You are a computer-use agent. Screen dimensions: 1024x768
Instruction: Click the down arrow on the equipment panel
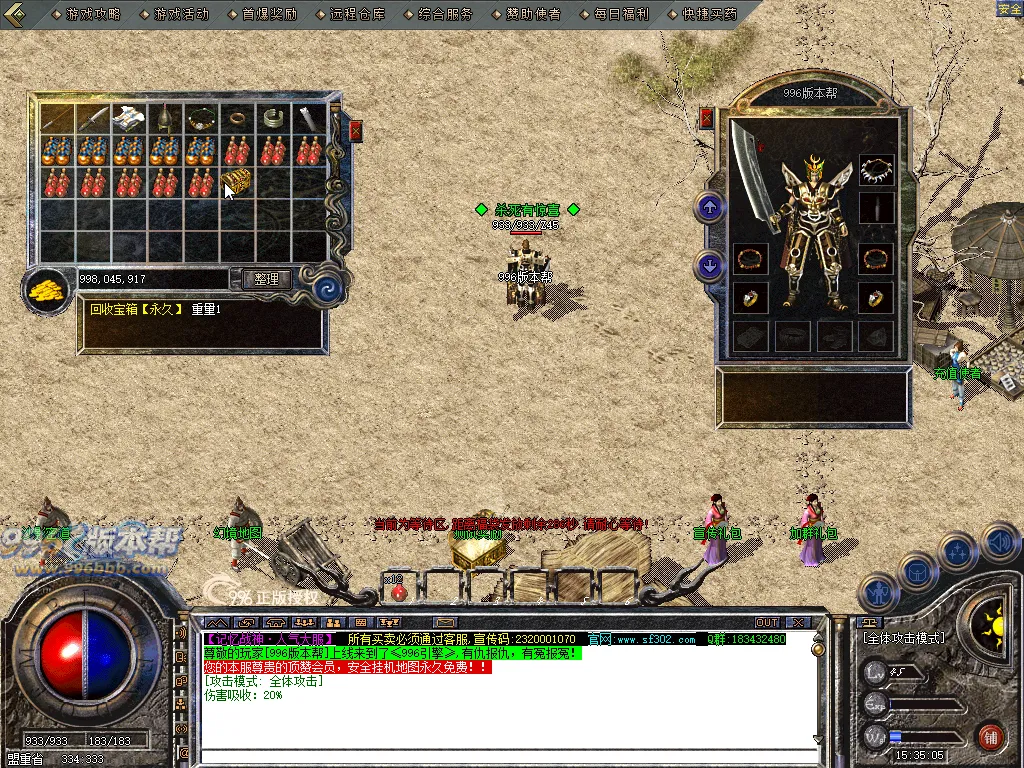pos(710,266)
